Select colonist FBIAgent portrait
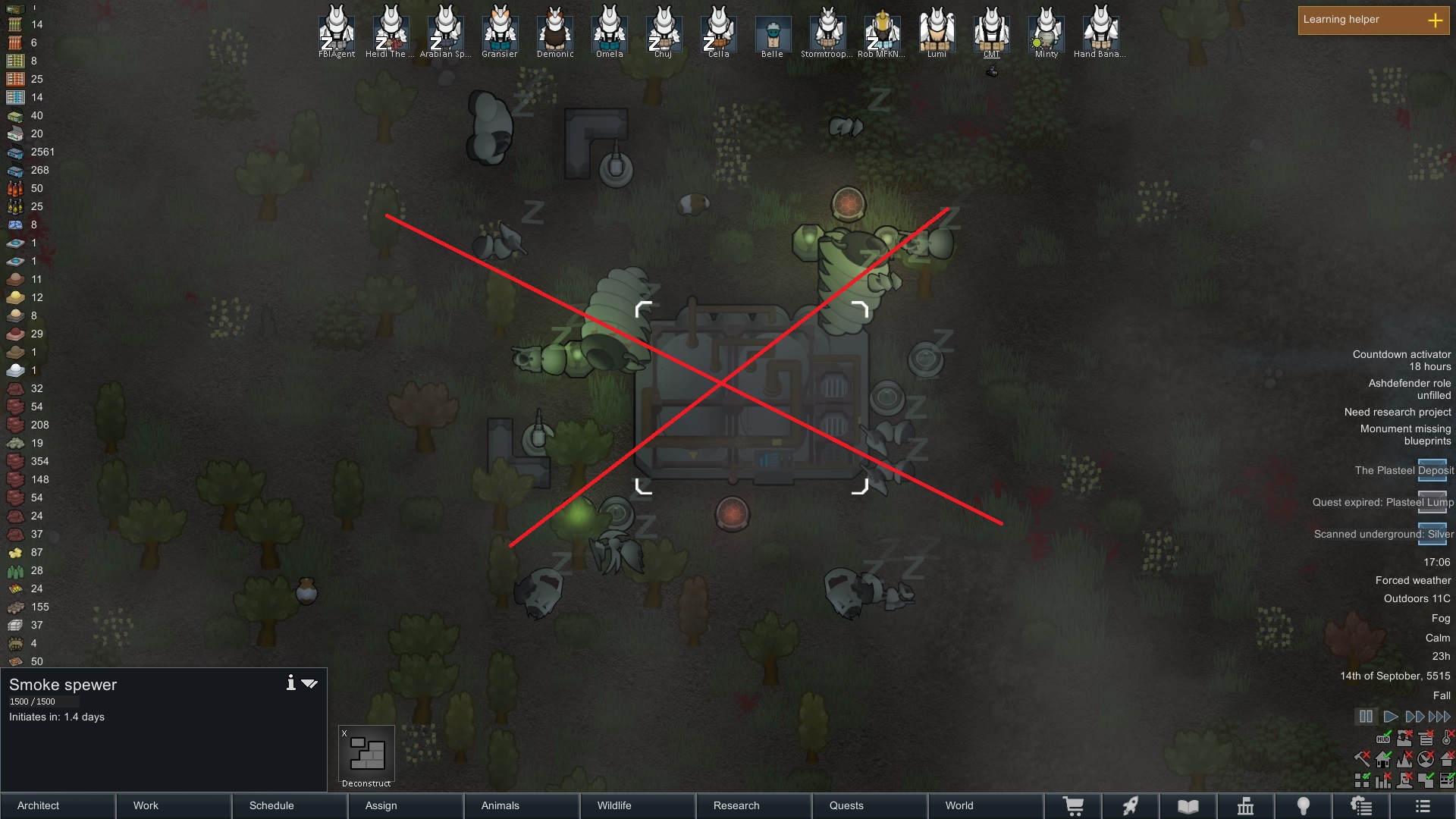The height and width of the screenshot is (819, 1456). pyautogui.click(x=337, y=32)
